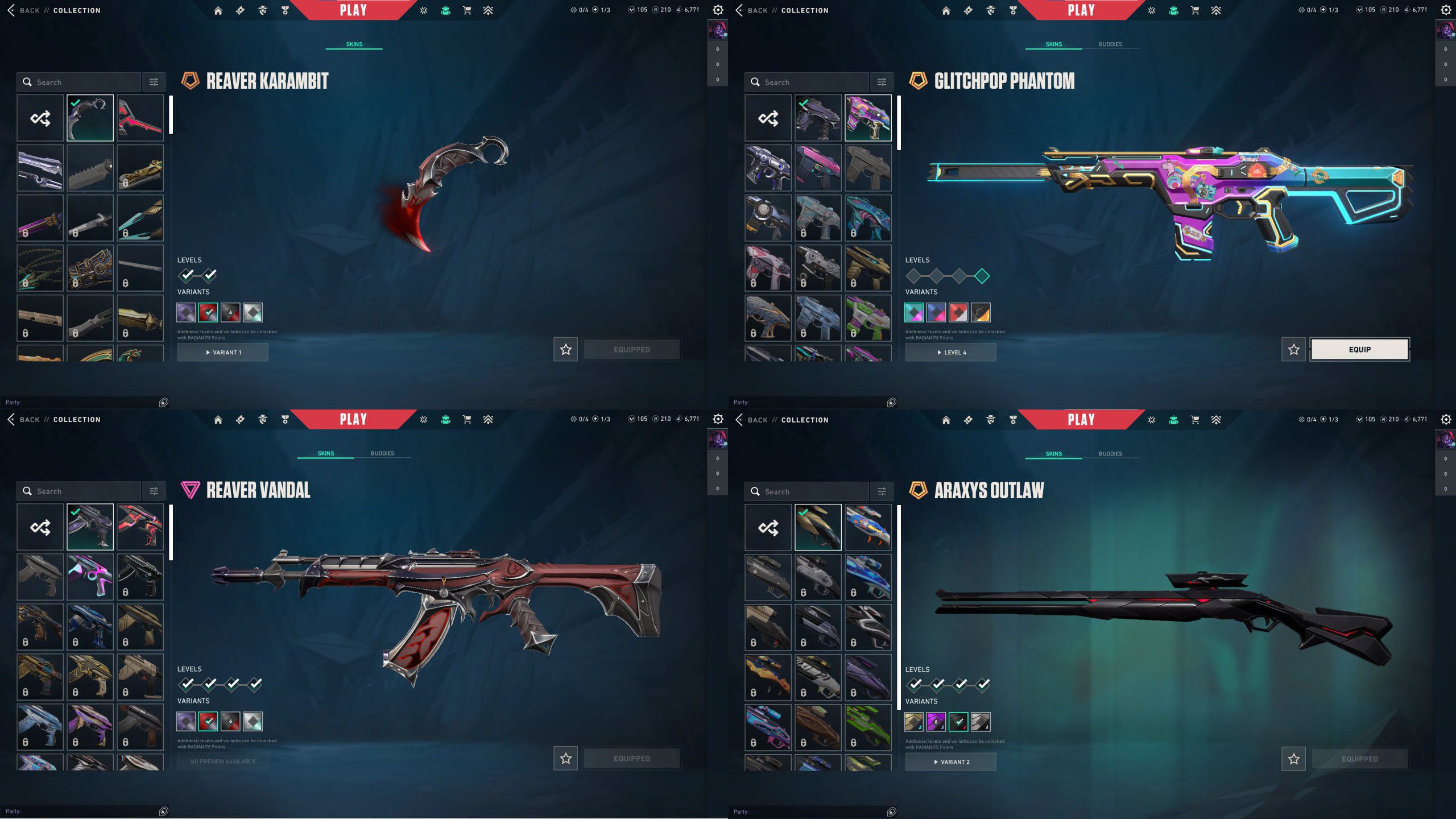
Task: Open the Store via cart icon
Action: pyautogui.click(x=466, y=10)
